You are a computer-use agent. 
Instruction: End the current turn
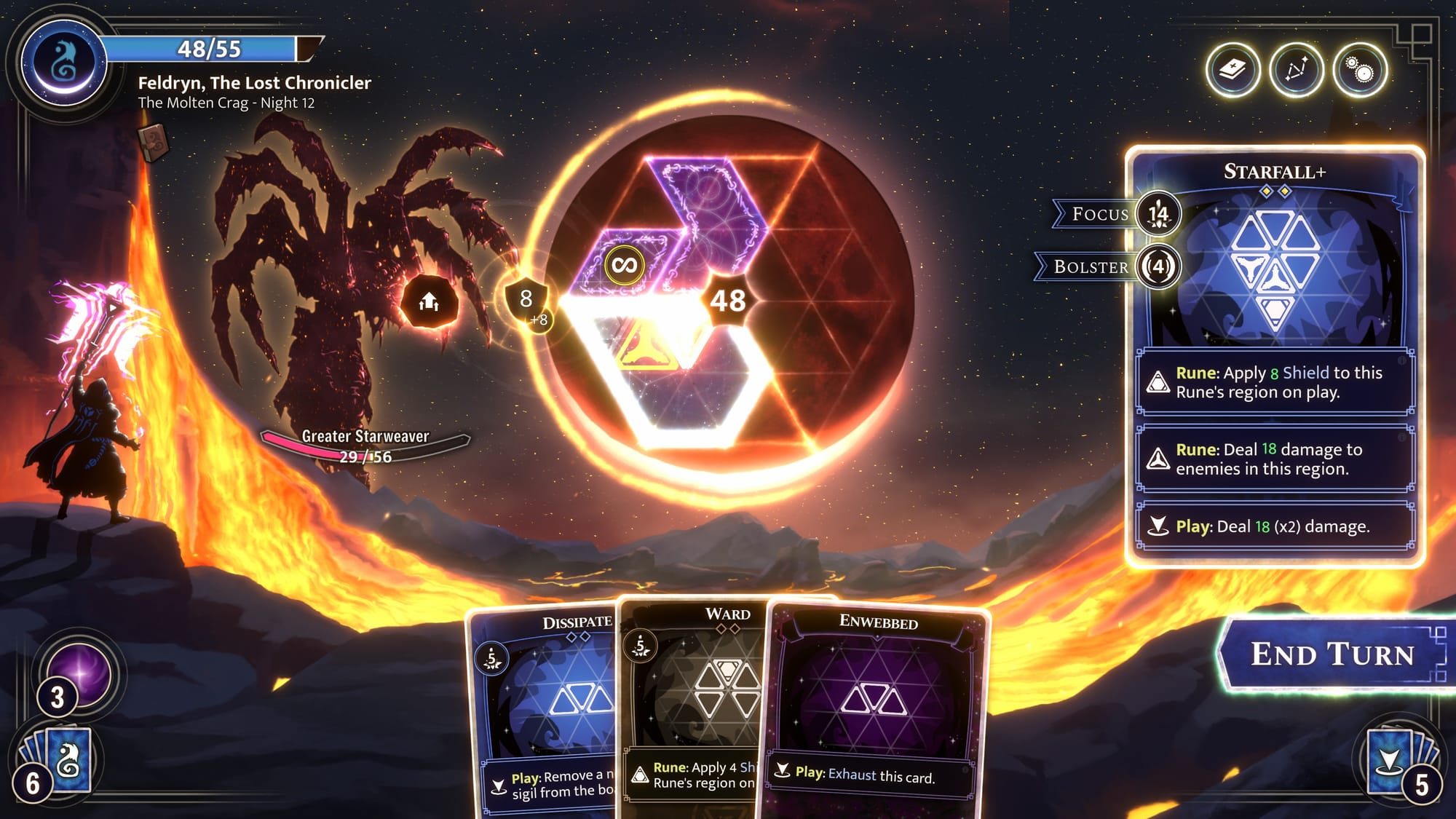pyautogui.click(x=1332, y=654)
